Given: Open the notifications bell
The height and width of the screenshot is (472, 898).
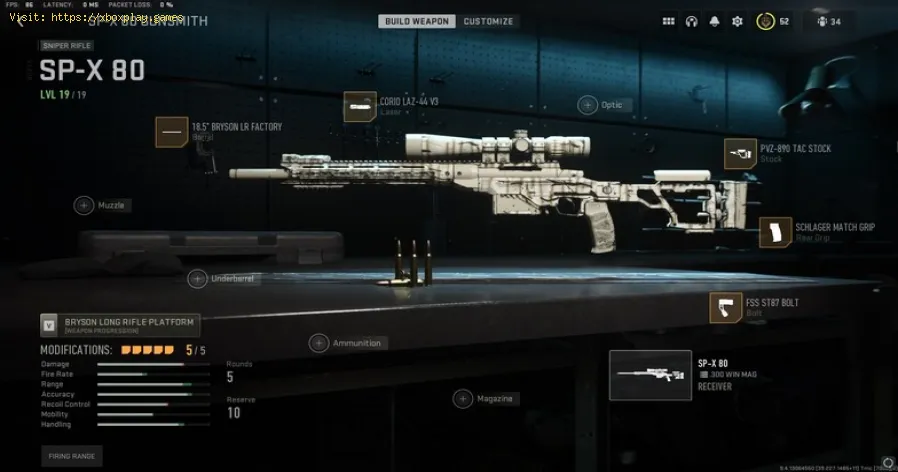Looking at the screenshot, I should tap(714, 21).
